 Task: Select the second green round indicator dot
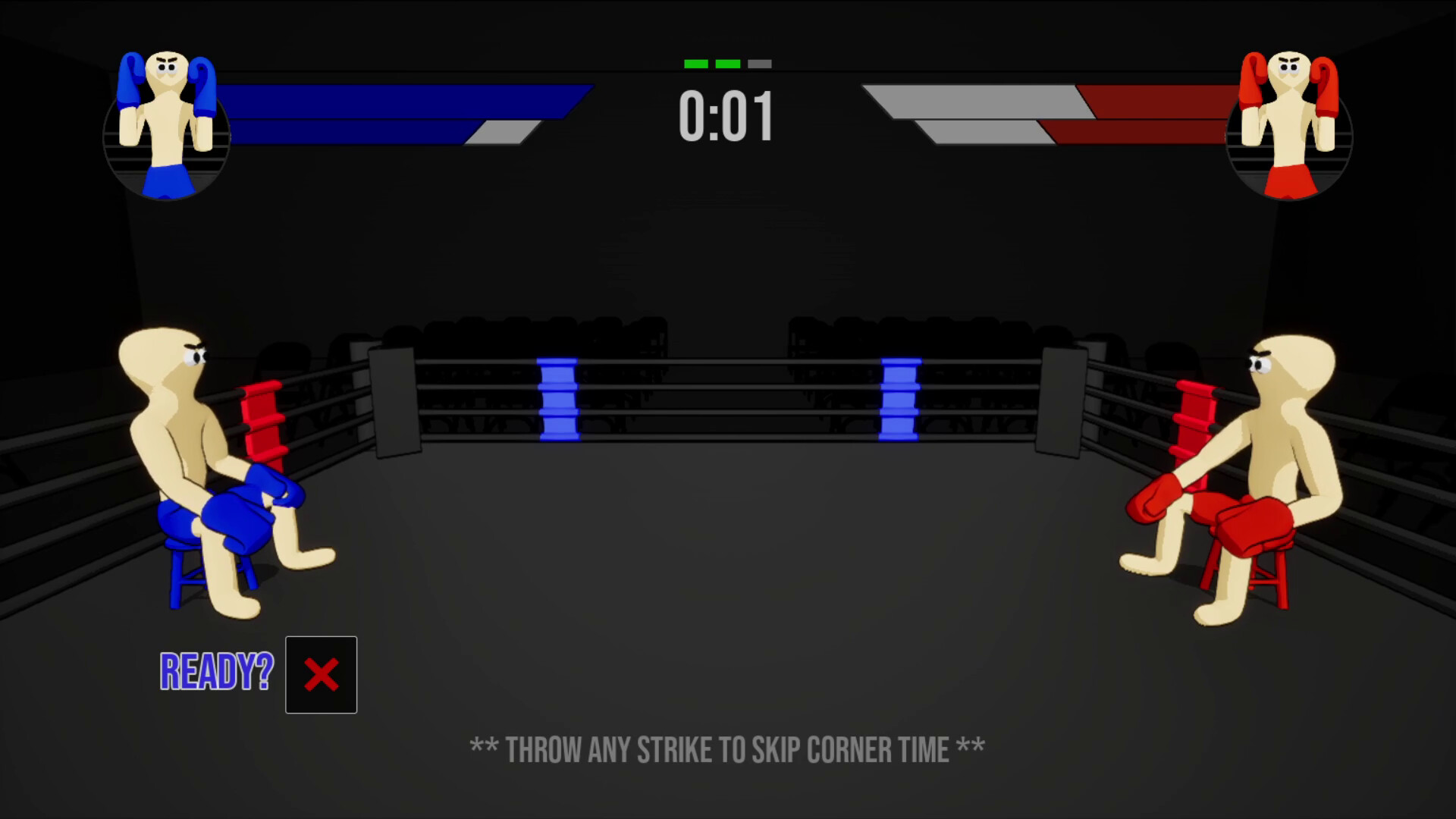click(726, 64)
